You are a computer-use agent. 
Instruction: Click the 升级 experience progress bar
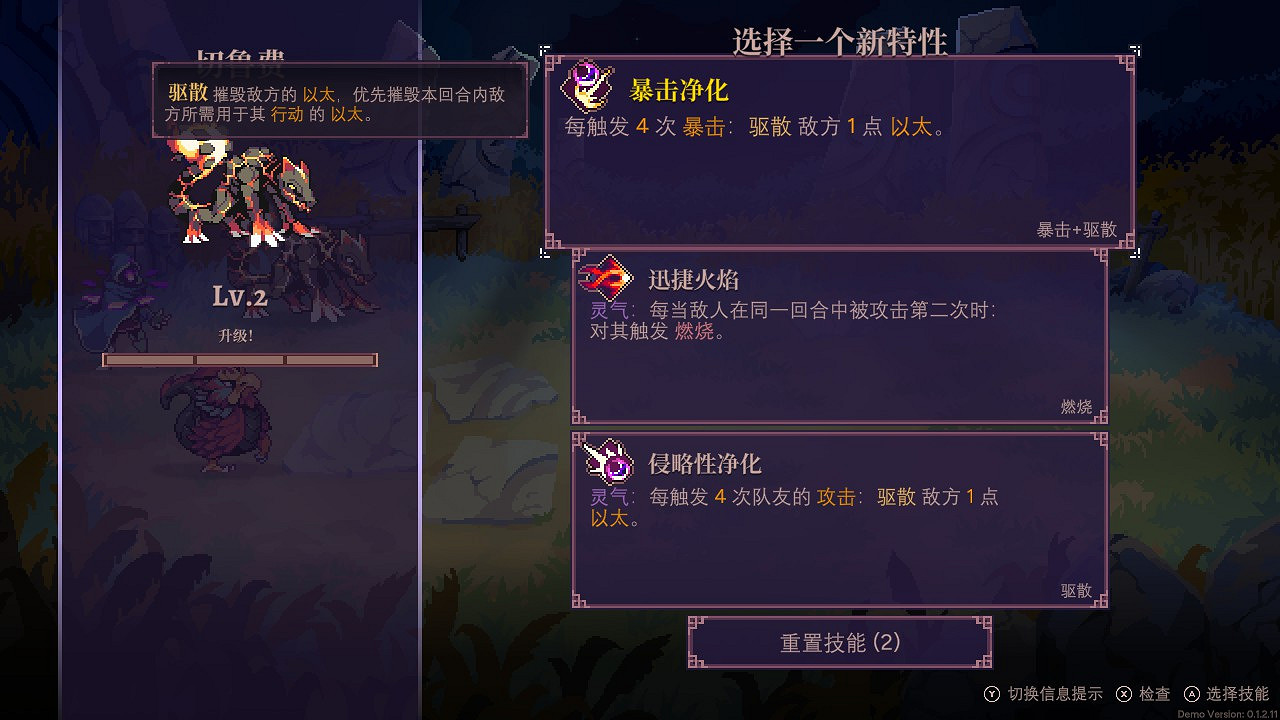pyautogui.click(x=240, y=358)
